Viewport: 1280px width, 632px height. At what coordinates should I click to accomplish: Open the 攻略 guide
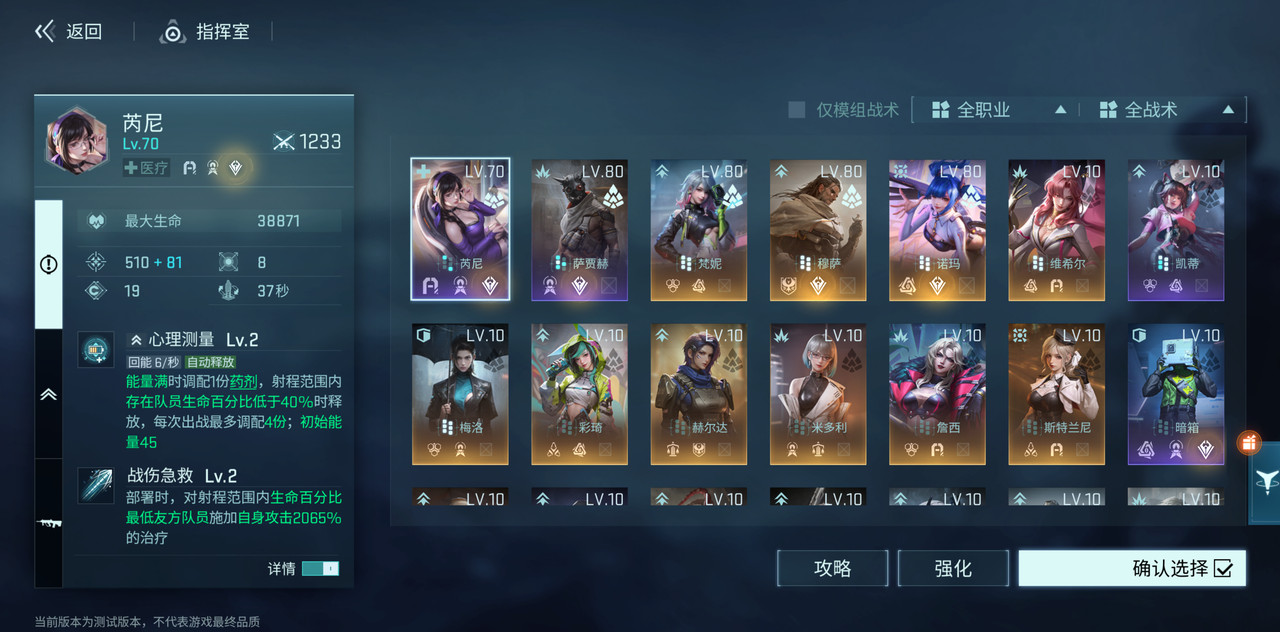pyautogui.click(x=832, y=568)
